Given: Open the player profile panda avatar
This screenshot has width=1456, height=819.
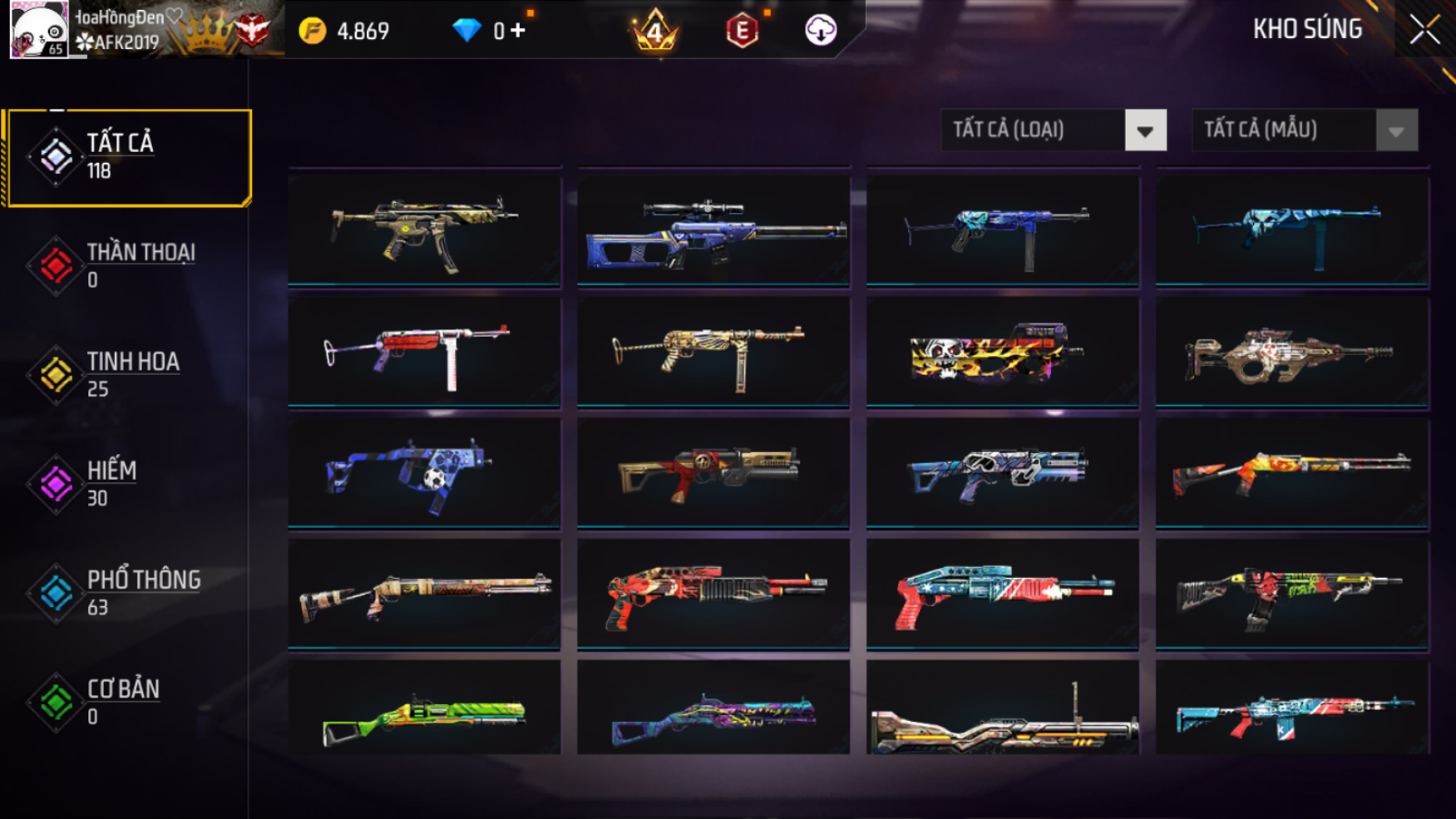Looking at the screenshot, I should tap(38, 30).
